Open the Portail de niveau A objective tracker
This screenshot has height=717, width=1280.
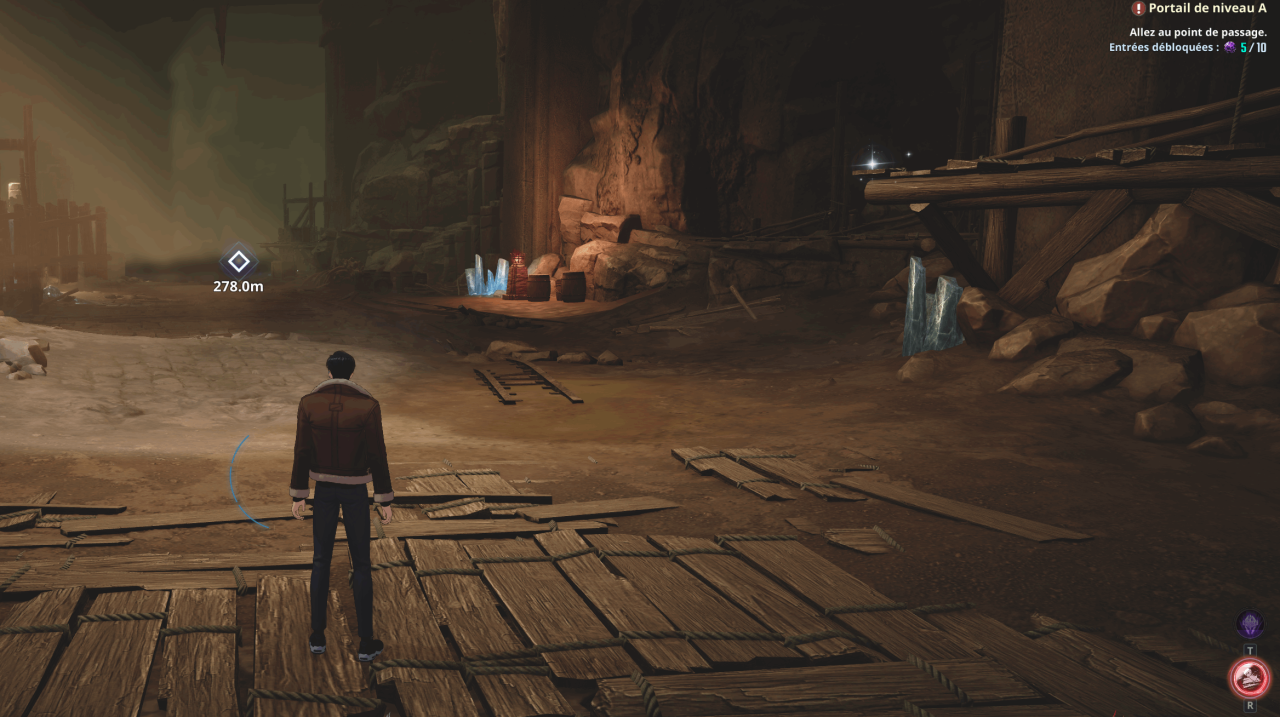1200,8
